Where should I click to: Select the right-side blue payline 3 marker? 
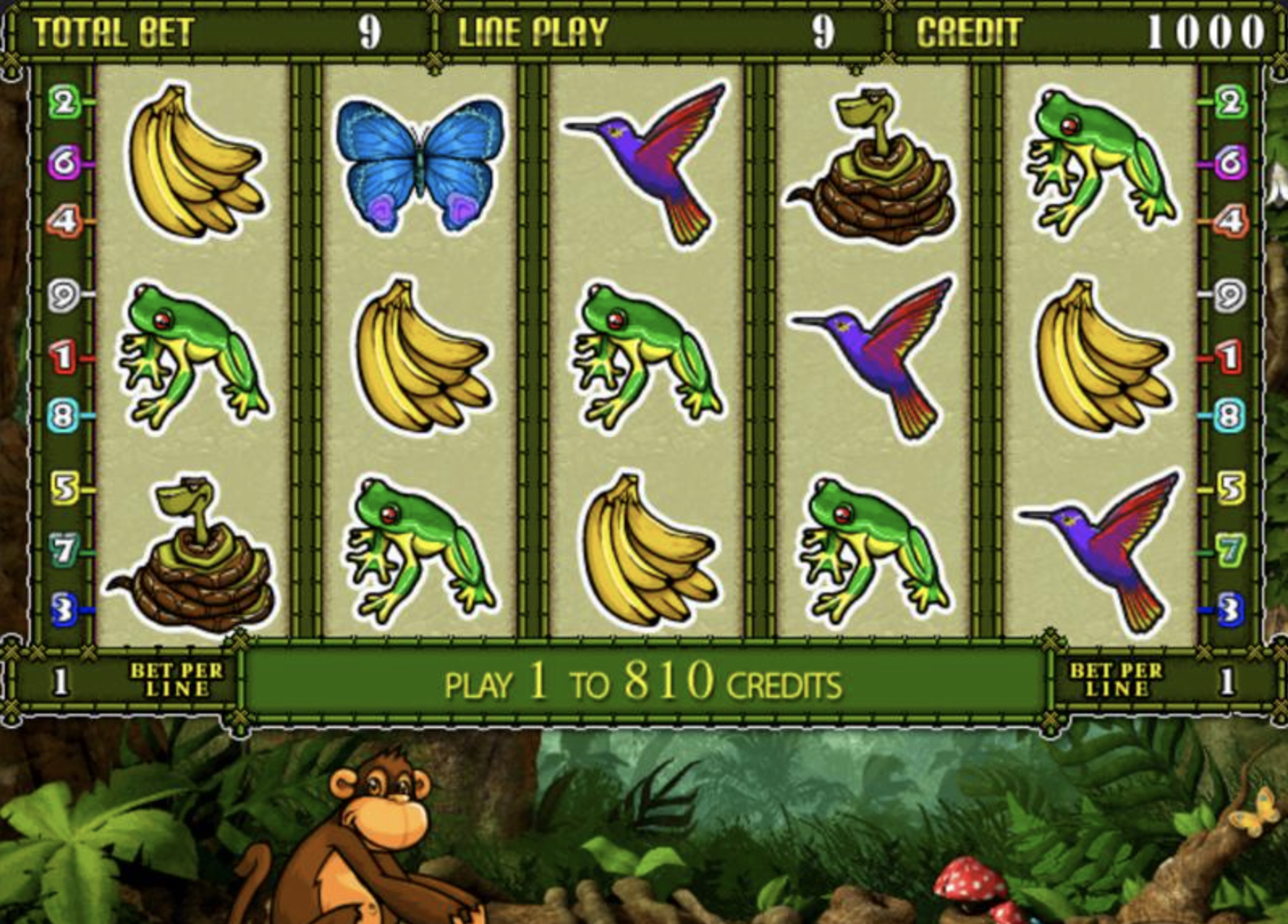1229,609
